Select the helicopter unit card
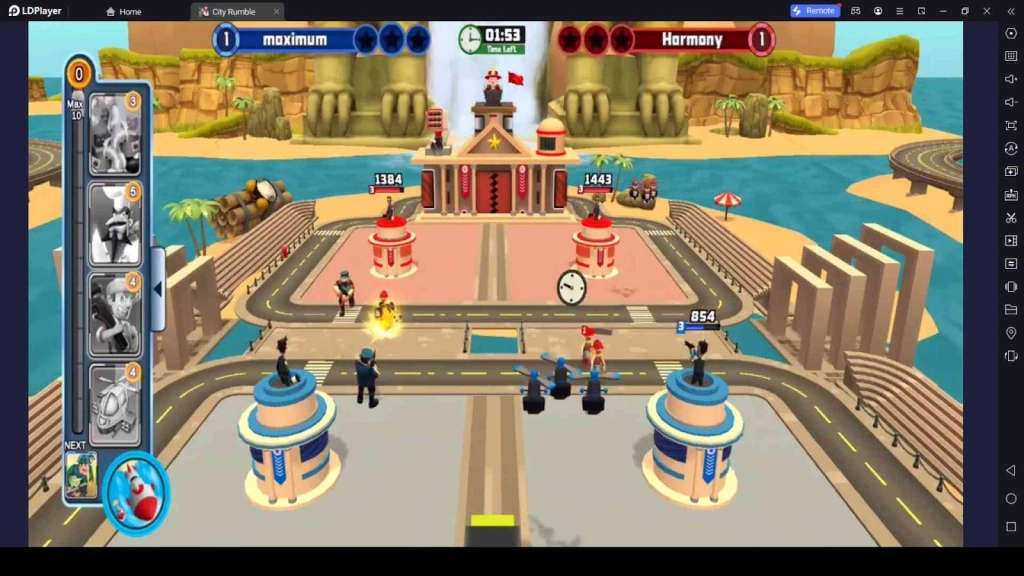 [115, 402]
